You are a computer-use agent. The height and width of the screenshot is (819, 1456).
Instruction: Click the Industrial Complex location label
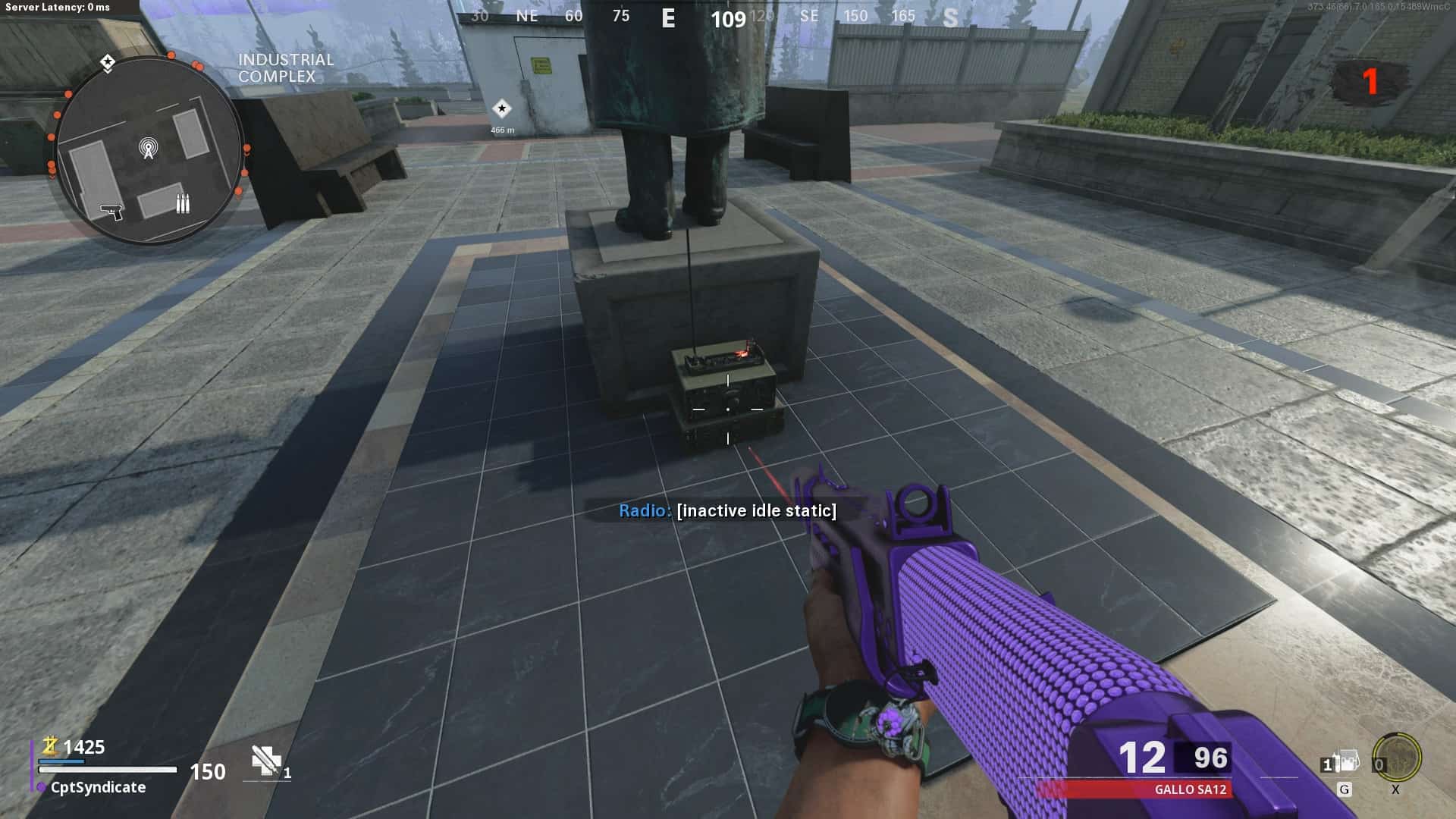(x=286, y=67)
